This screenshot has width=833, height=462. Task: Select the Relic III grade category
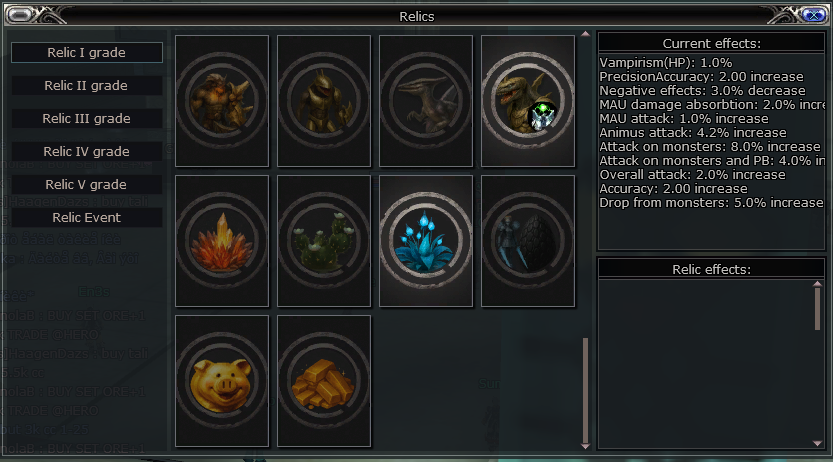pos(87,118)
